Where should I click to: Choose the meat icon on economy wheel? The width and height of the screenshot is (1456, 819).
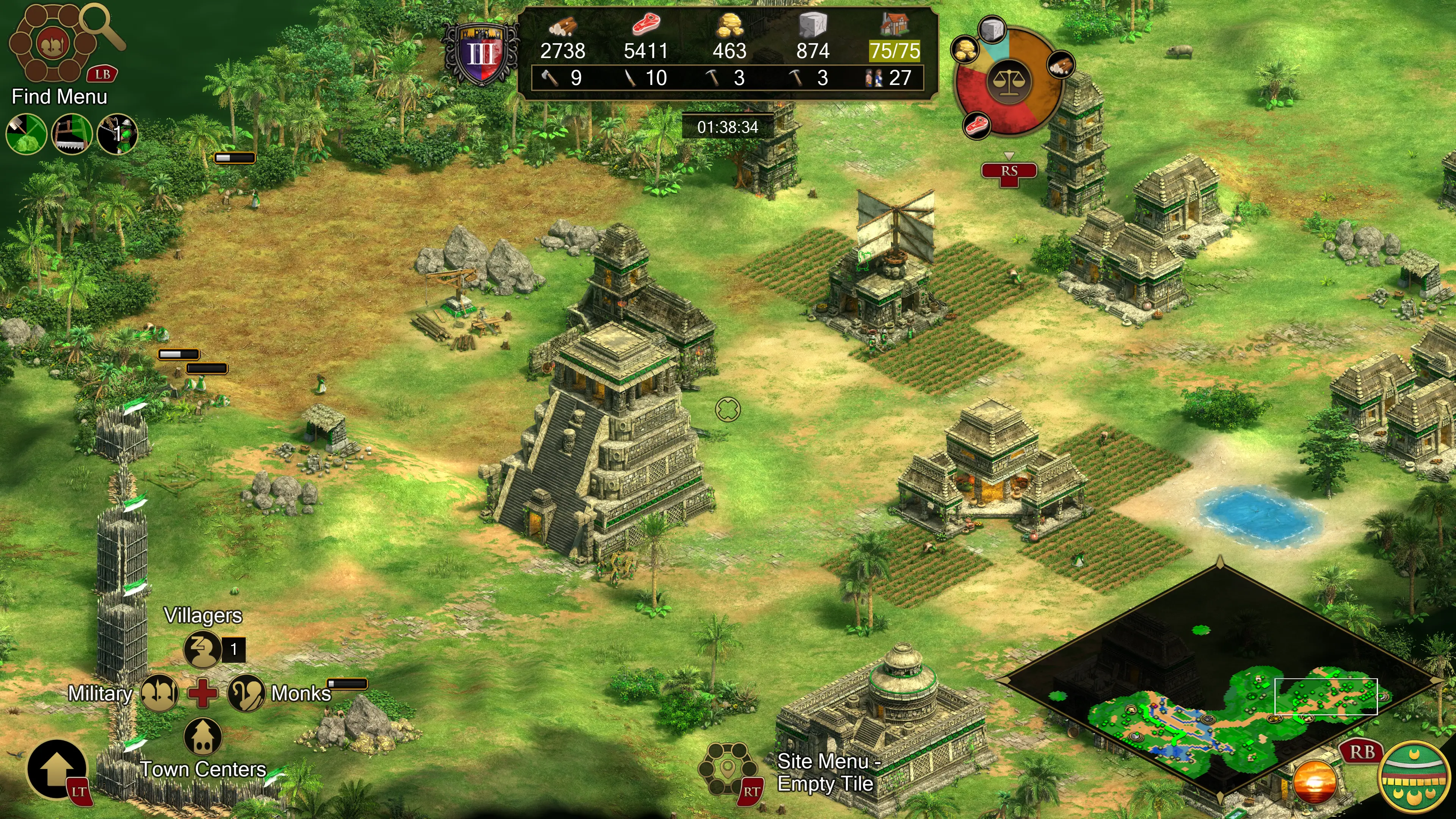click(x=977, y=124)
